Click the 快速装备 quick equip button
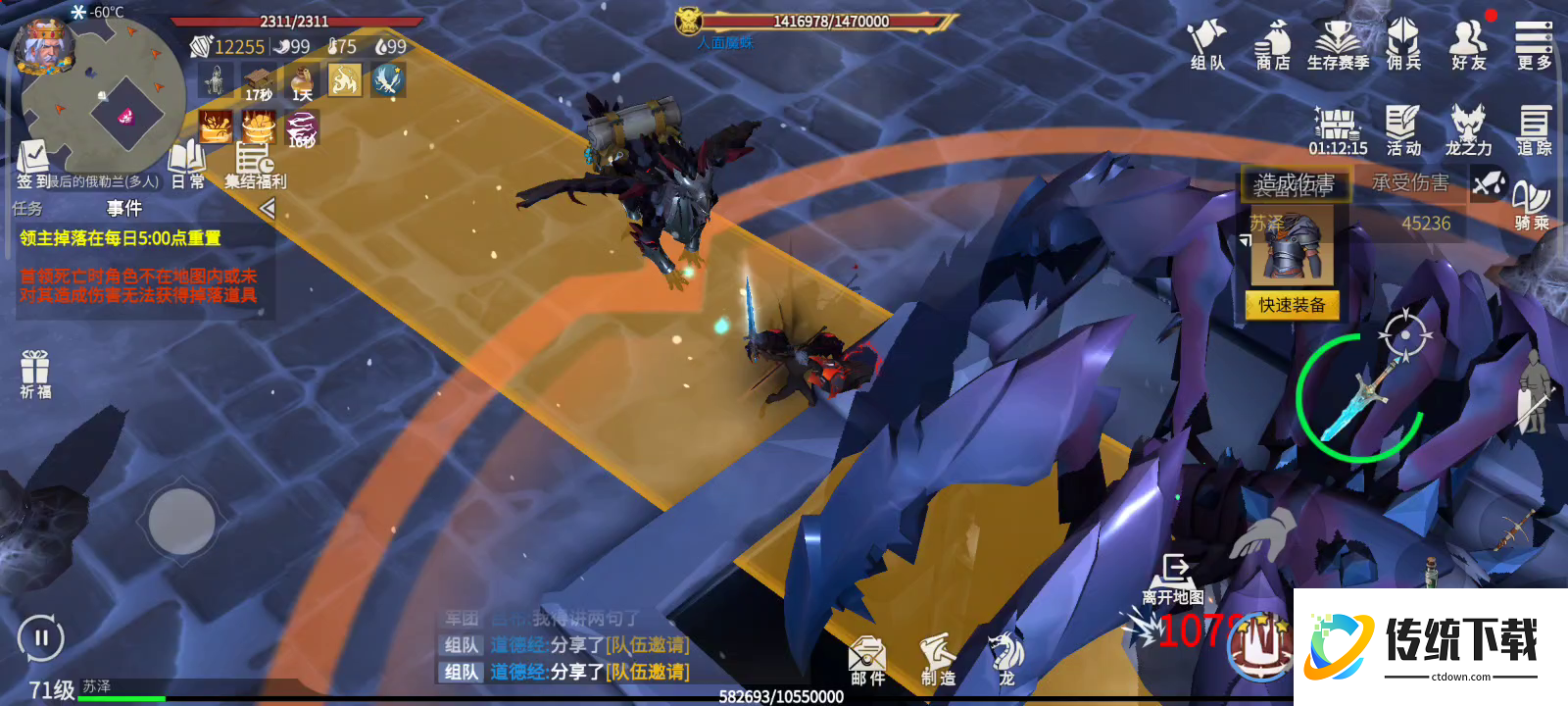 pos(1292,305)
